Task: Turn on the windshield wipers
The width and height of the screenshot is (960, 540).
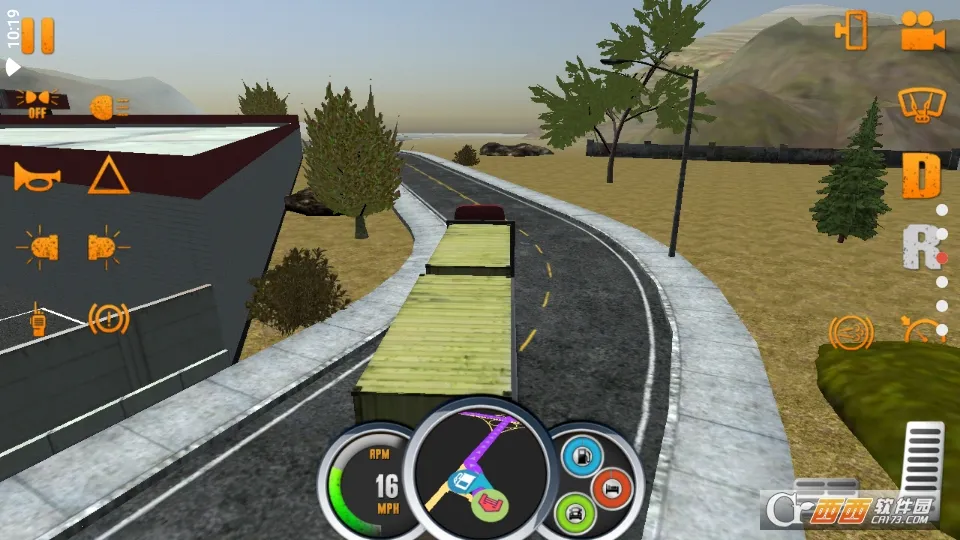Action: 921,105
